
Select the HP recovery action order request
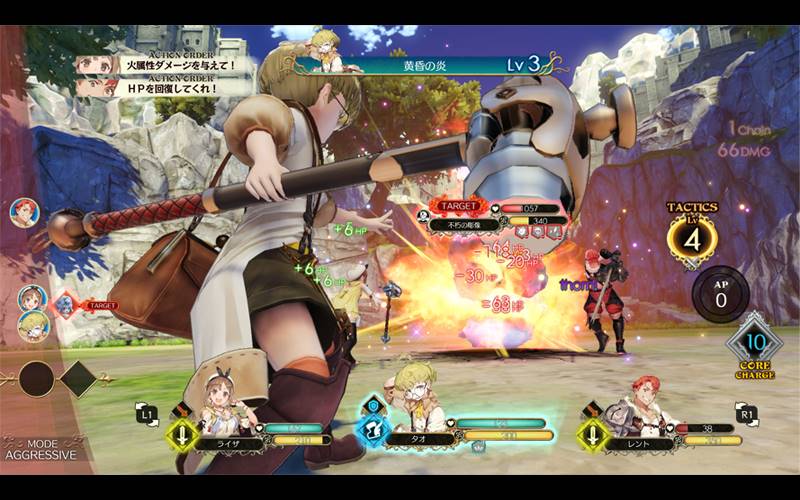[x=160, y=88]
